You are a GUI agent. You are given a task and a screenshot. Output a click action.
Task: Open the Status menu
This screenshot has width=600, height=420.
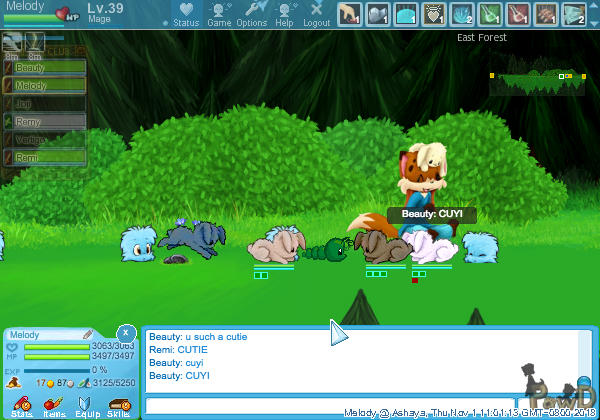(186, 14)
